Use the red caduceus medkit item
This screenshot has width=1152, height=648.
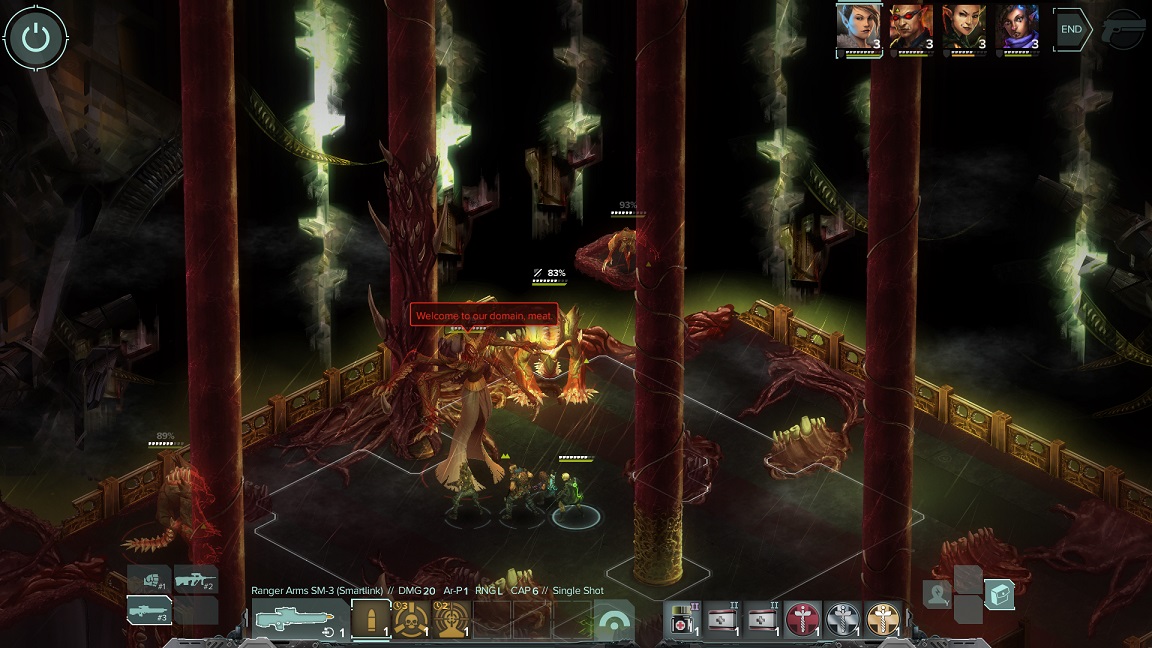(x=802, y=621)
